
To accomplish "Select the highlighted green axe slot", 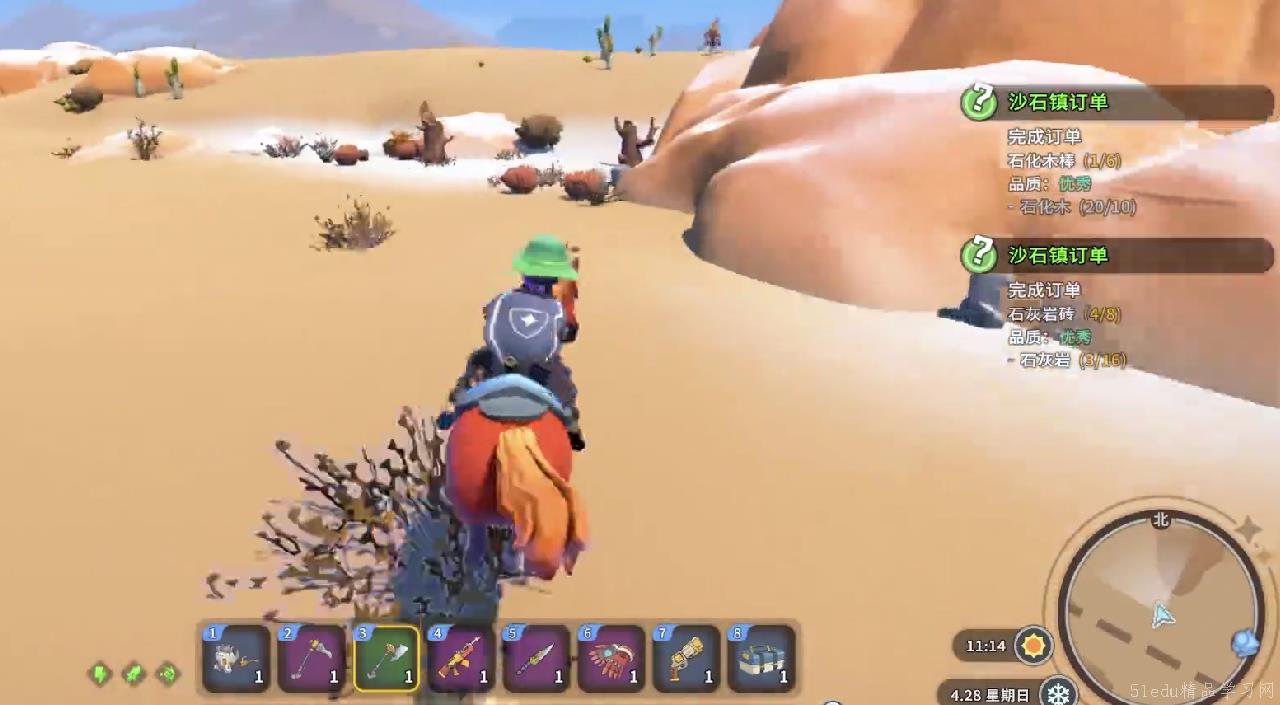I will click(x=386, y=658).
